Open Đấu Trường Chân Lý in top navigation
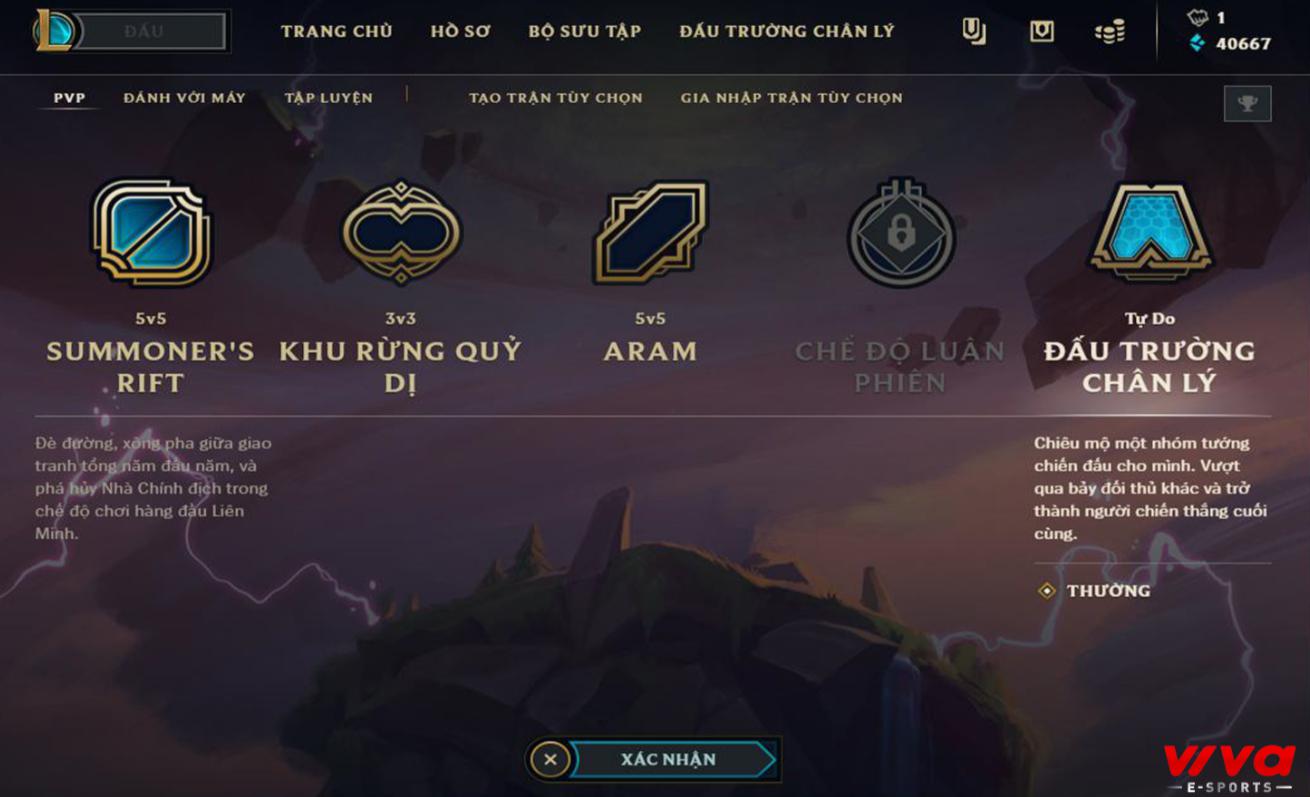 (786, 31)
